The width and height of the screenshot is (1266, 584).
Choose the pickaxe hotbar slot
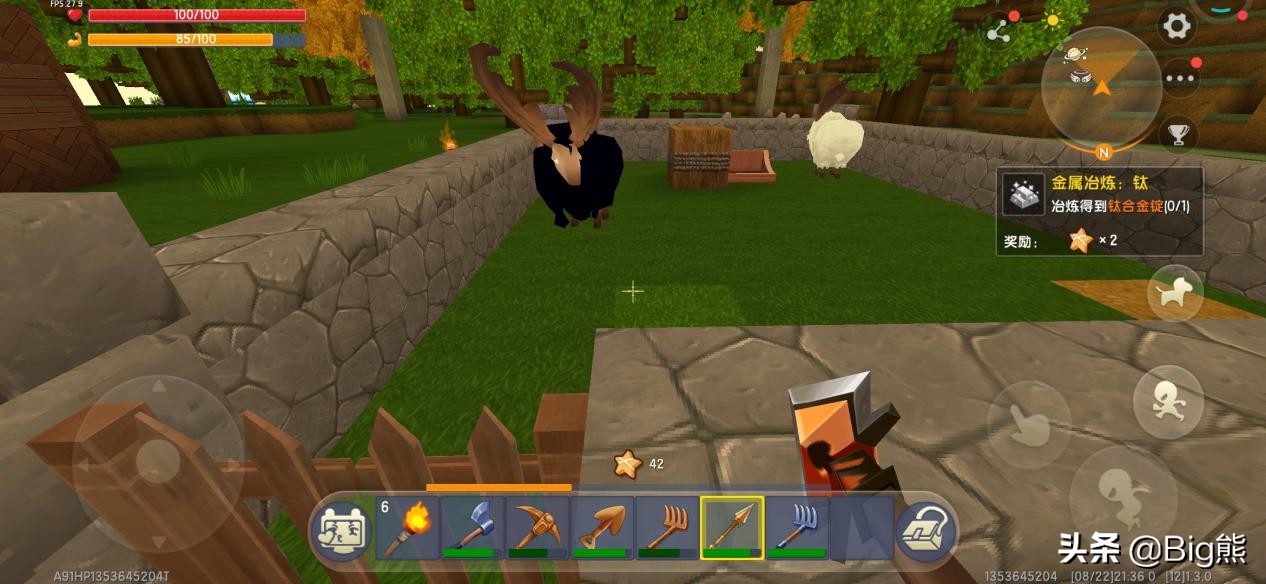pyautogui.click(x=537, y=527)
